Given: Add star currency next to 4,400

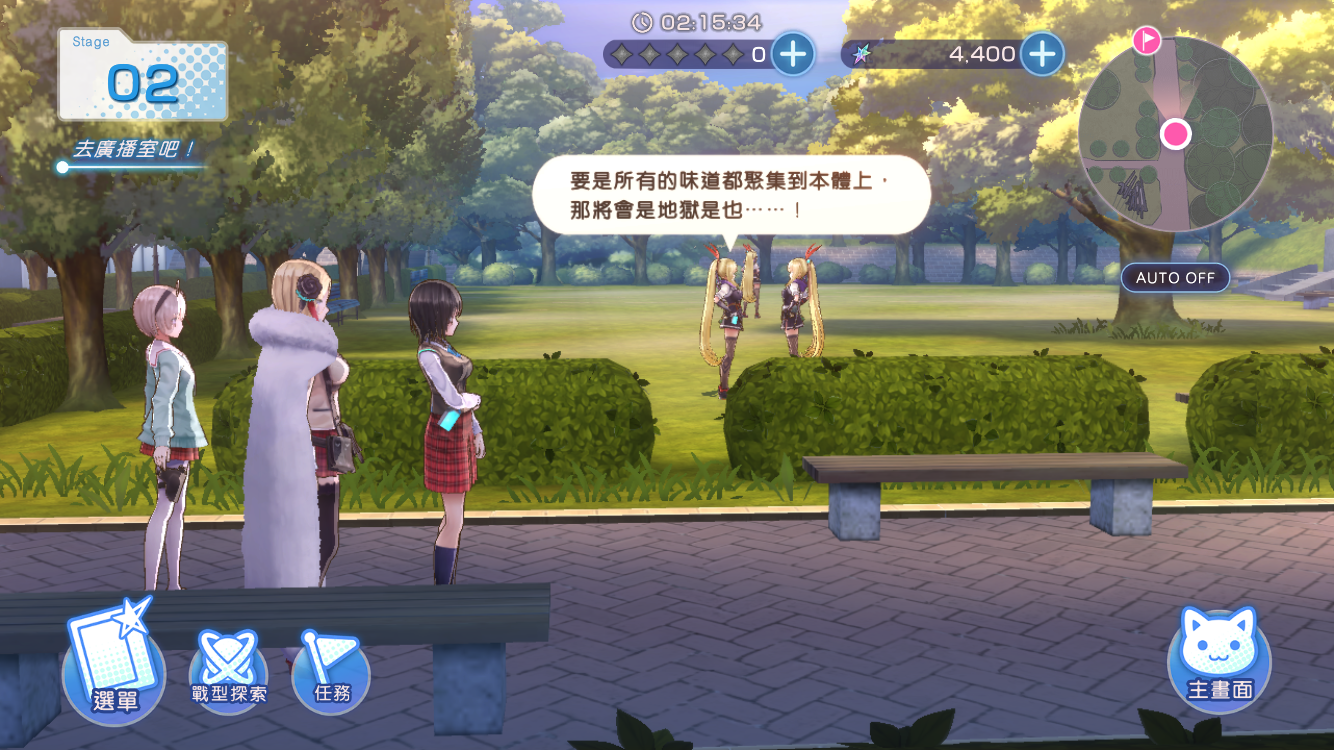Looking at the screenshot, I should 1042,53.
